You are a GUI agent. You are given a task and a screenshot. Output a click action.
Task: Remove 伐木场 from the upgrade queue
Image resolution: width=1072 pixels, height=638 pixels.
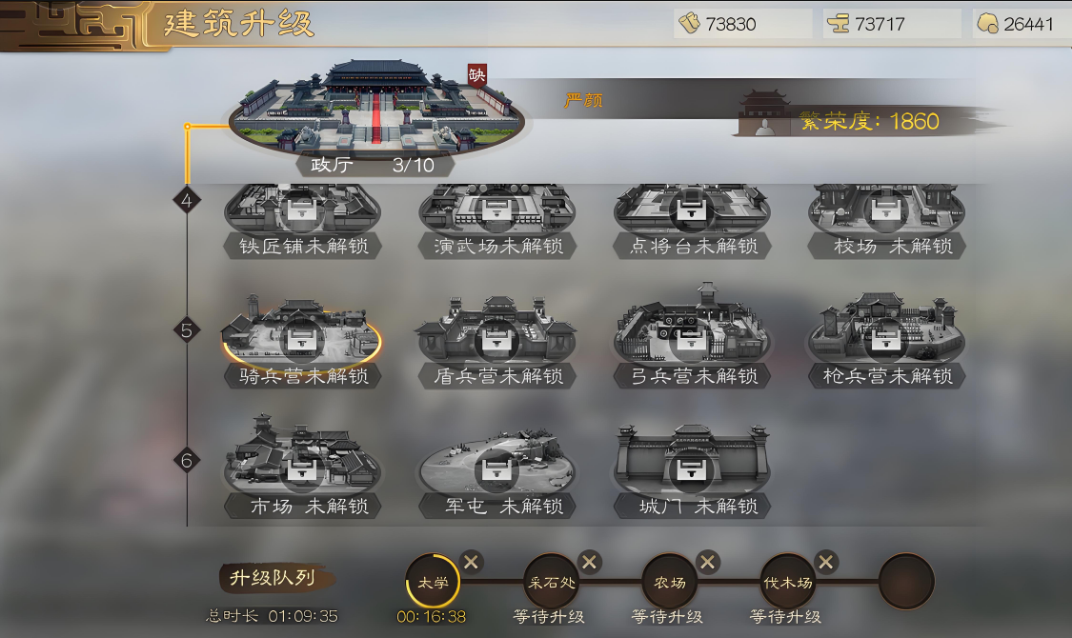click(x=826, y=562)
